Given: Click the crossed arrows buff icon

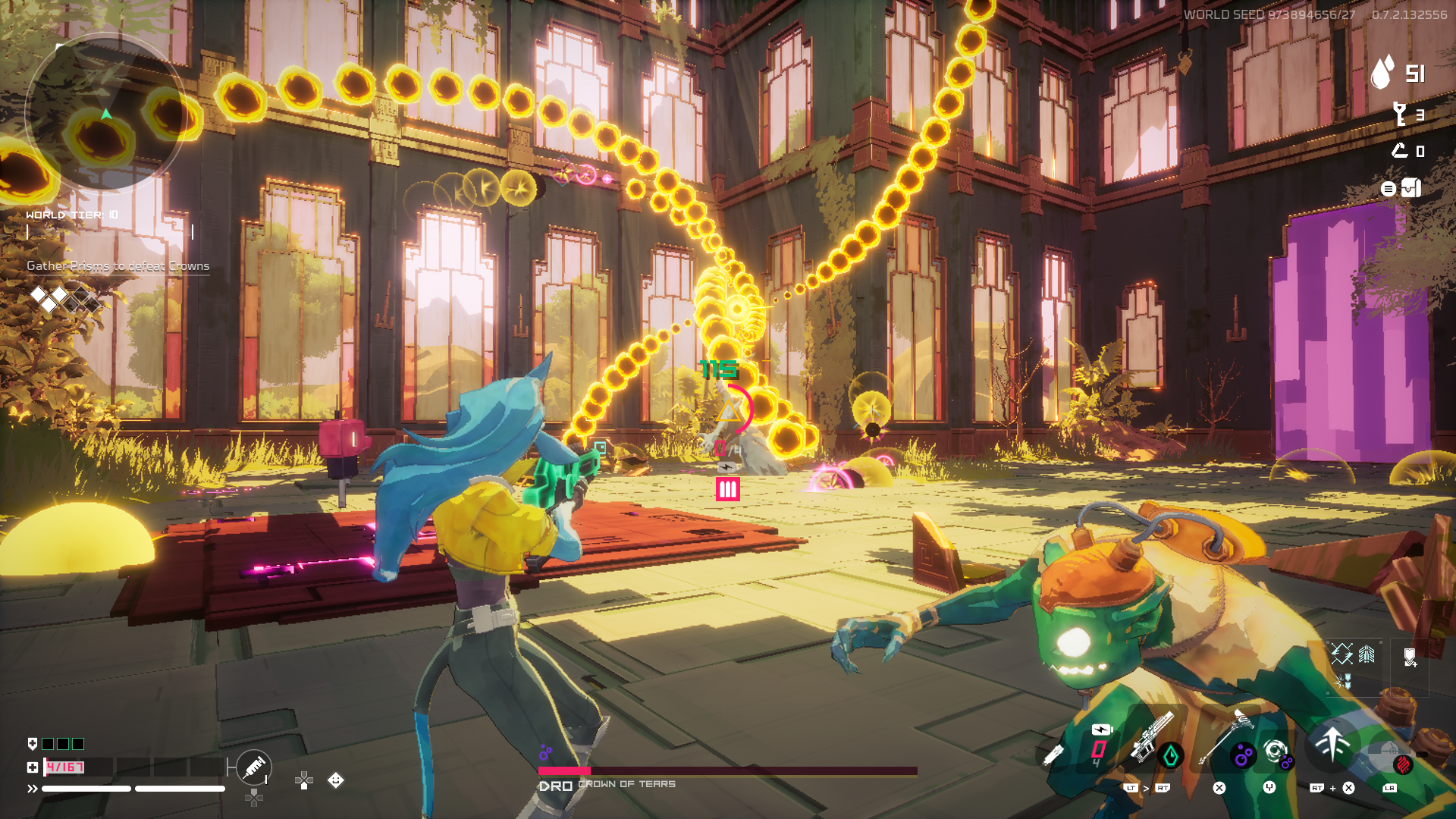Looking at the screenshot, I should coord(1341,653).
